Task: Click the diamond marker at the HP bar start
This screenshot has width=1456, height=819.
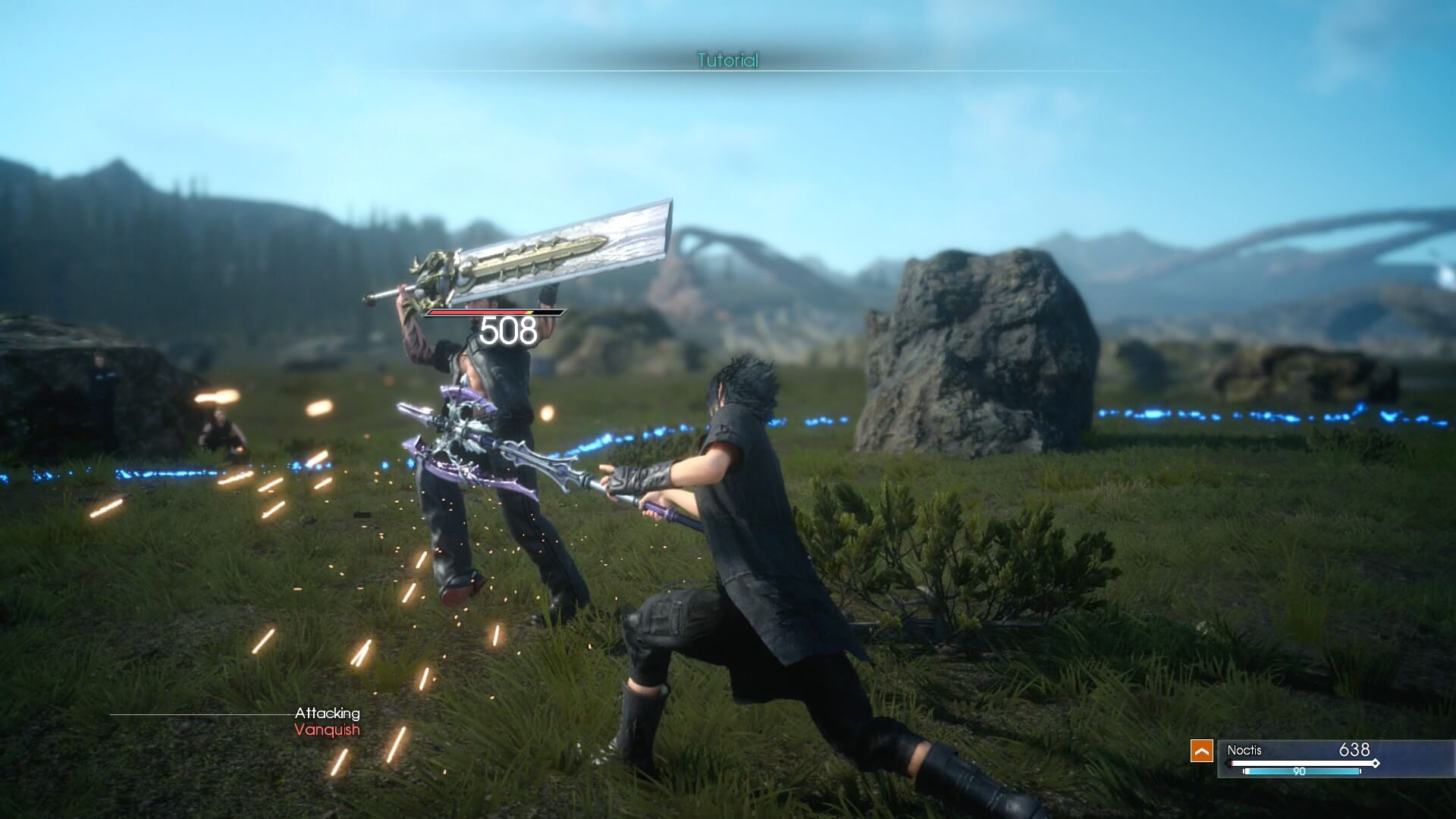Action: (1228, 764)
